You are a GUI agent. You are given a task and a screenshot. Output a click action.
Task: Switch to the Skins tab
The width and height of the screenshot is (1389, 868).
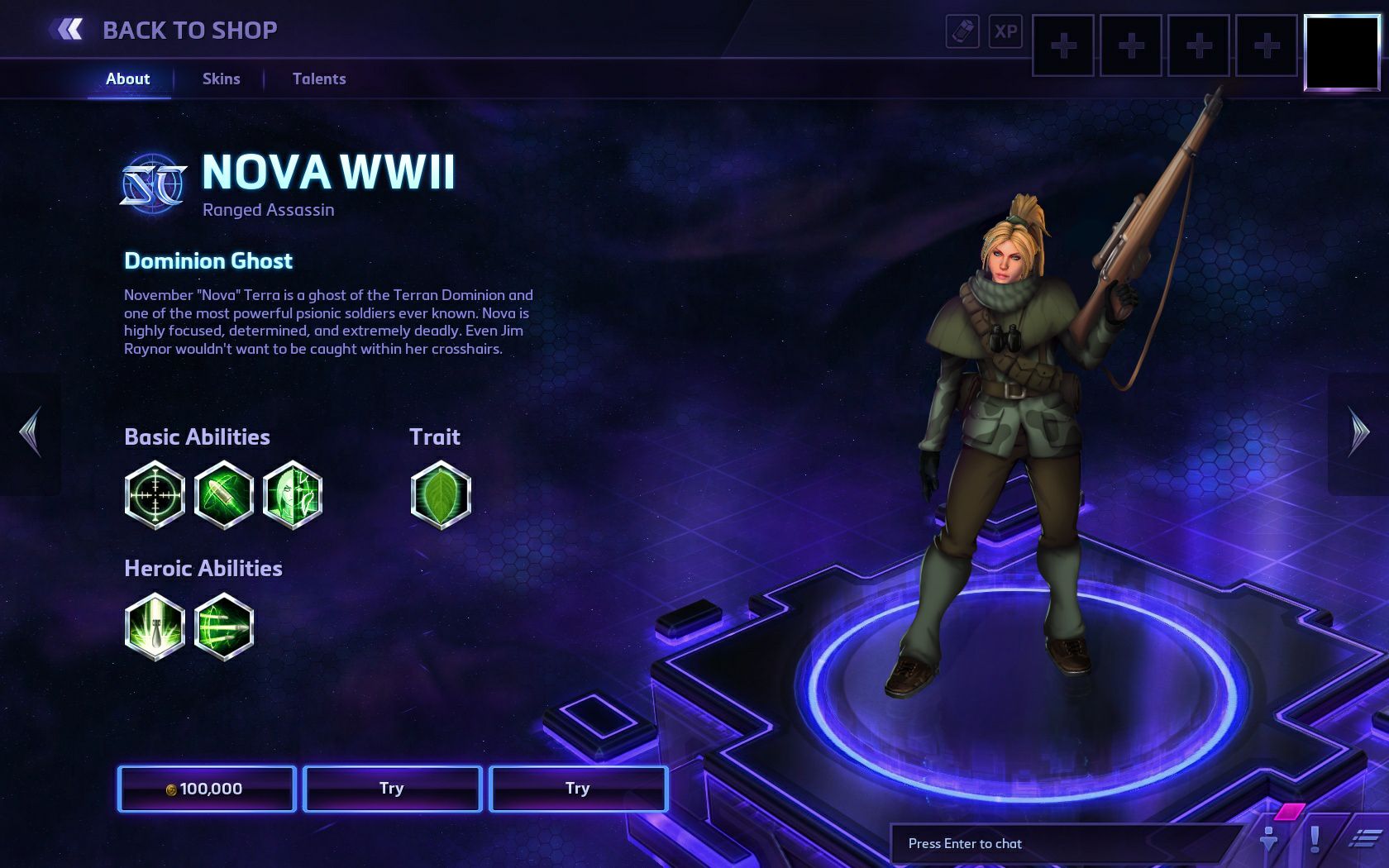220,79
